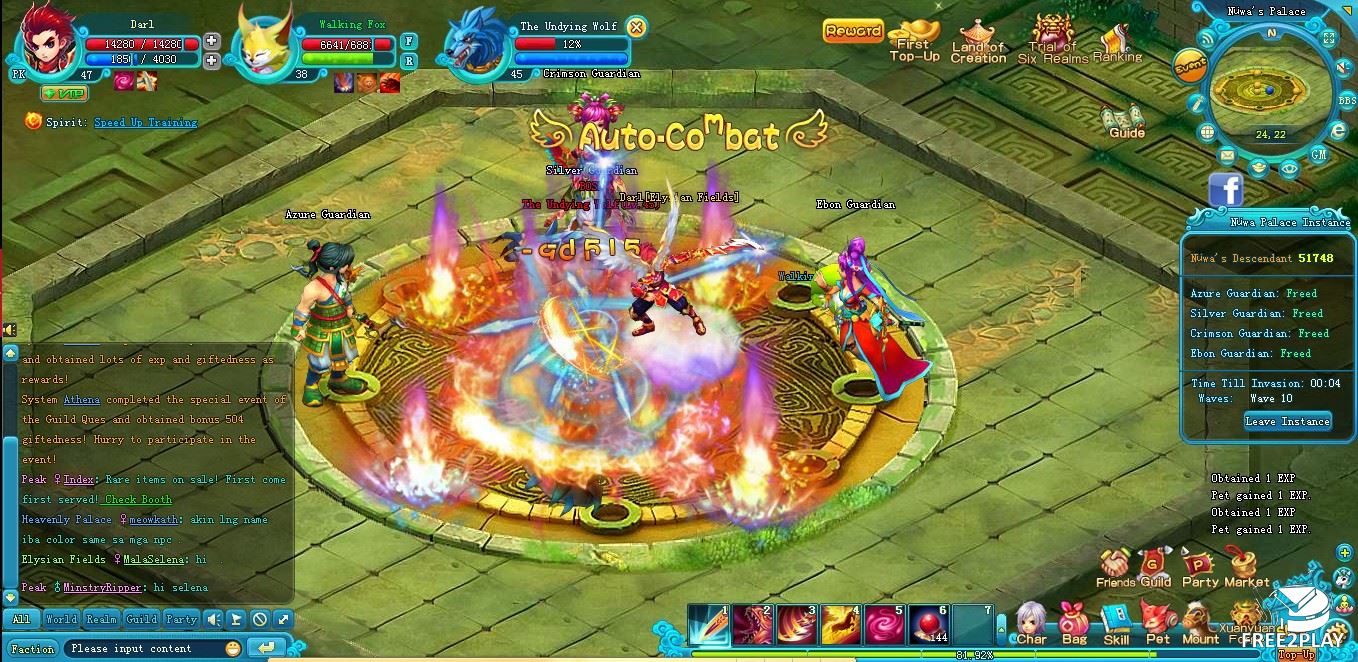The height and width of the screenshot is (662, 1358).
Task: Switch chat to the Guild tab
Action: pyautogui.click(x=141, y=619)
